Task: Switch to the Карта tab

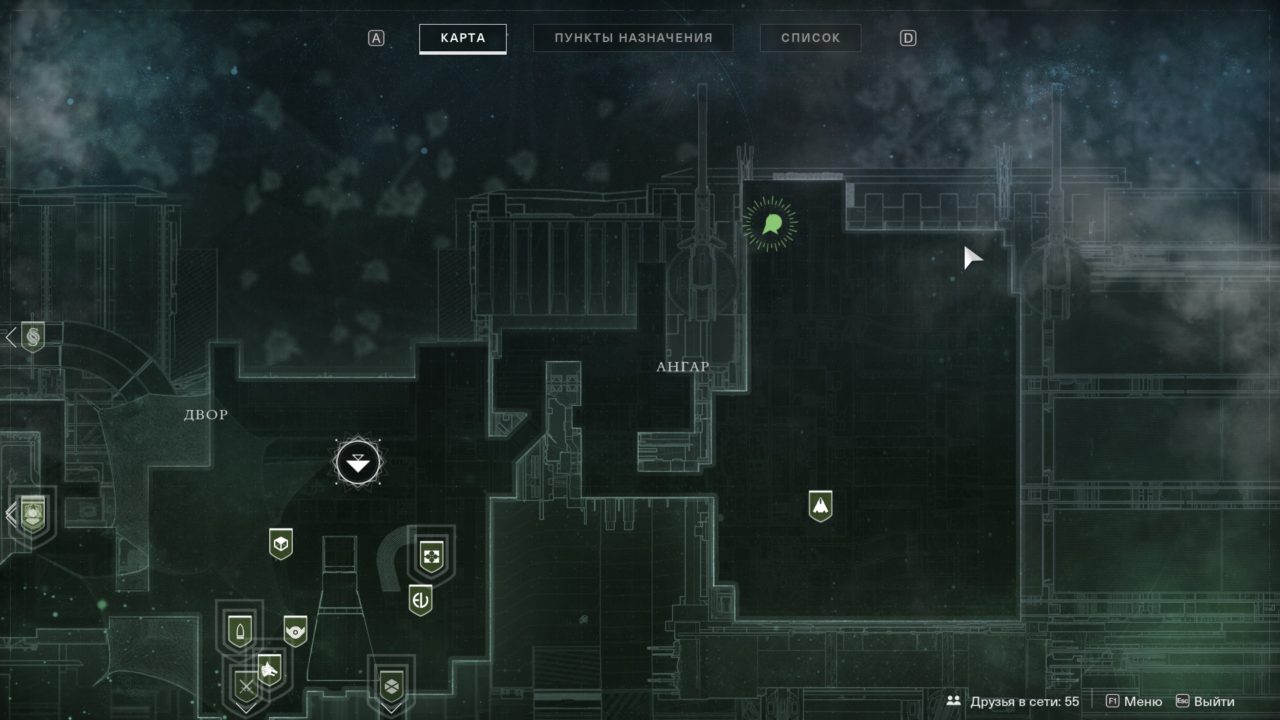Action: tap(462, 39)
